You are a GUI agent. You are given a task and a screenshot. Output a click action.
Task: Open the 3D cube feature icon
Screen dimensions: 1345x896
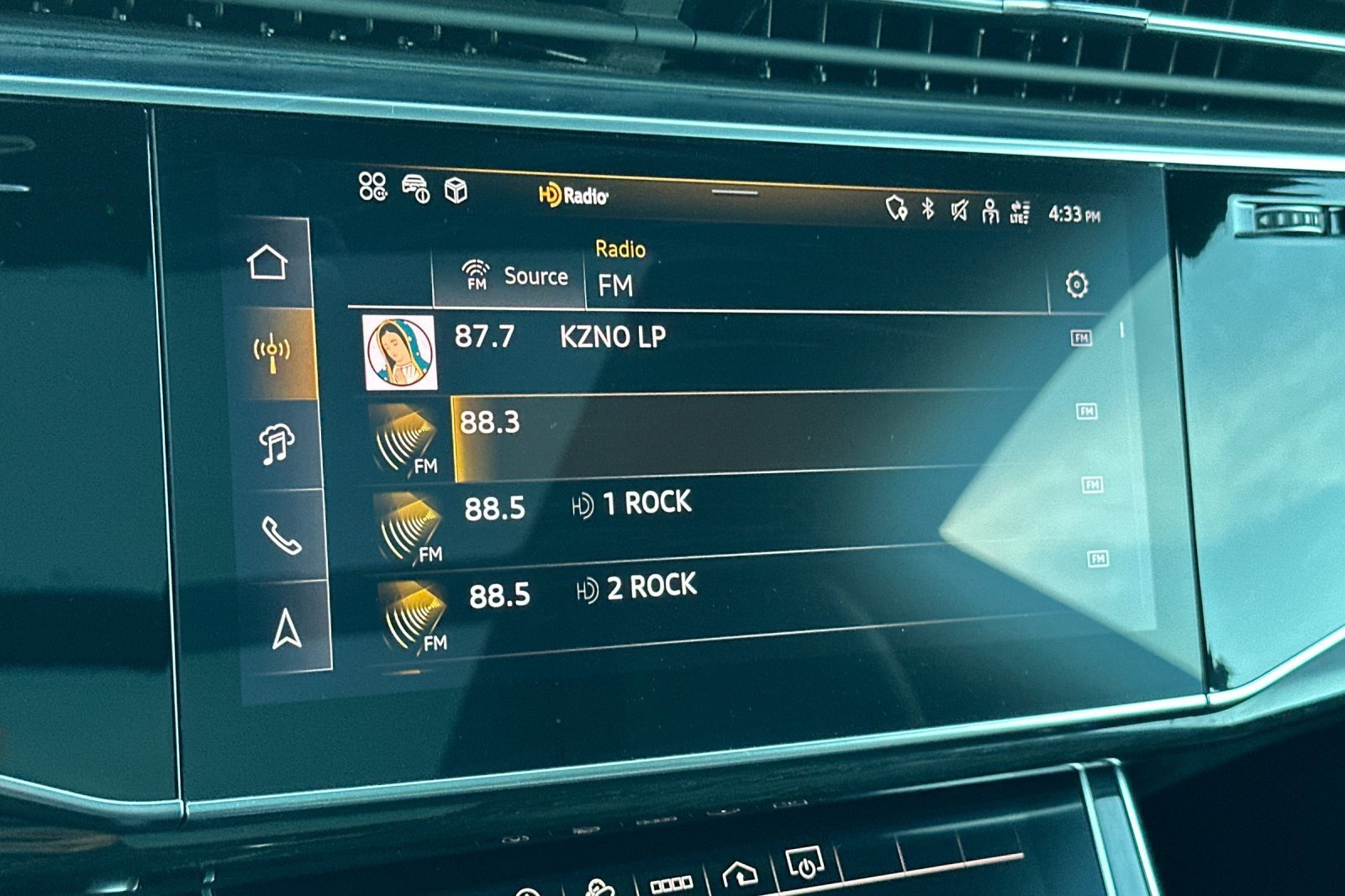(x=453, y=190)
